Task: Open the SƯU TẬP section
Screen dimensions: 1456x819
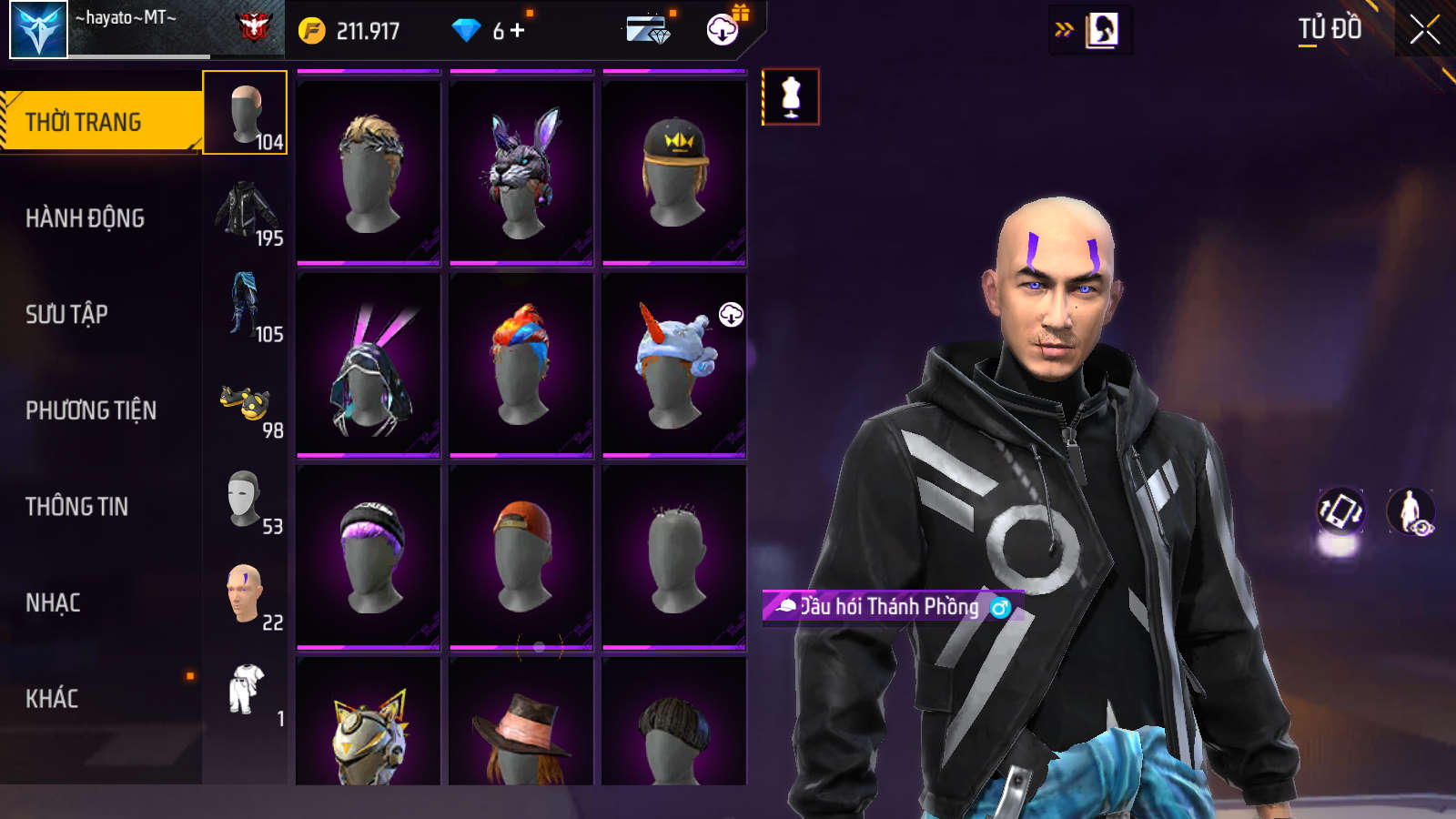Action: [67, 315]
